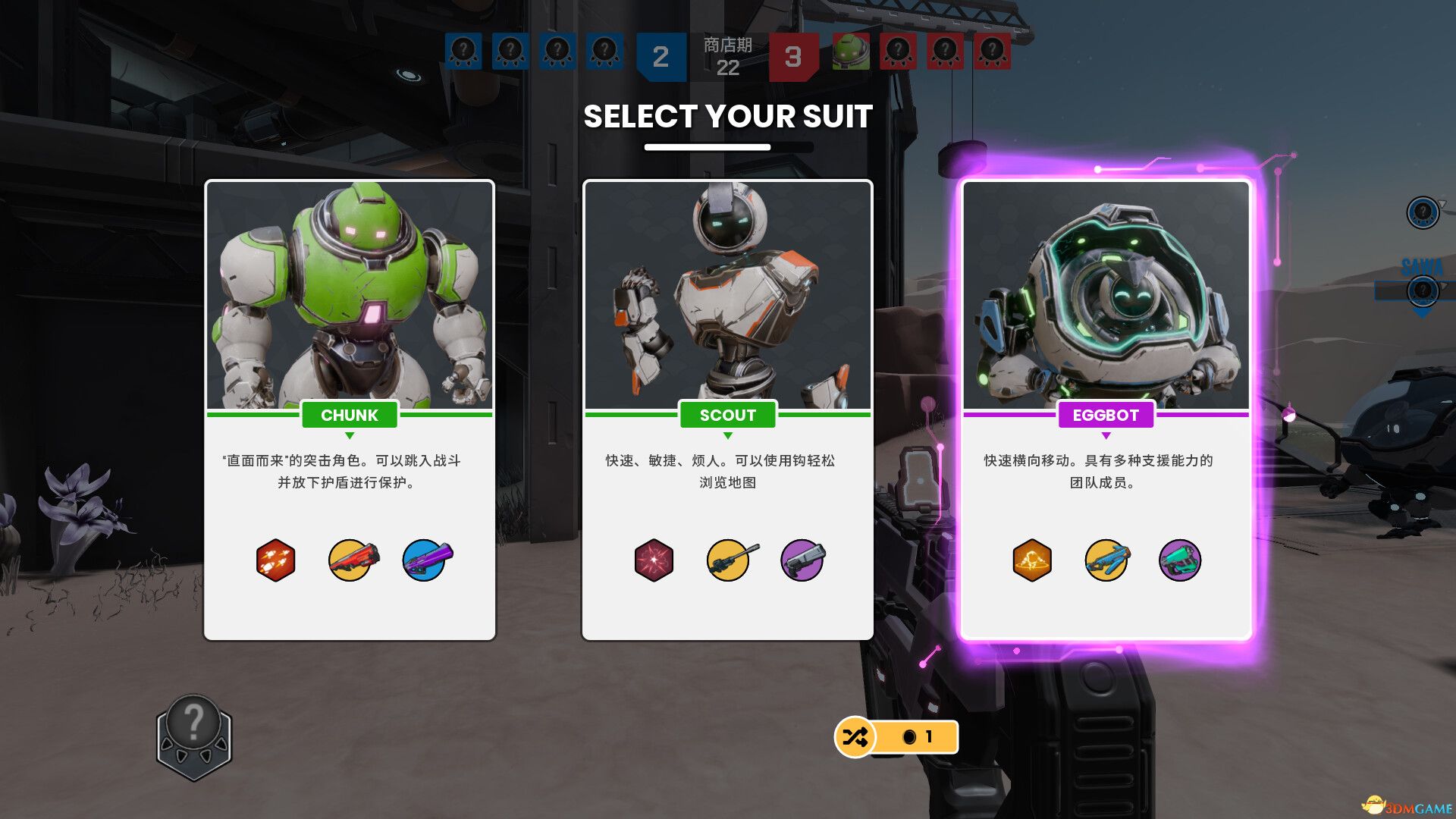Click the question mark hexagon badge

click(194, 737)
